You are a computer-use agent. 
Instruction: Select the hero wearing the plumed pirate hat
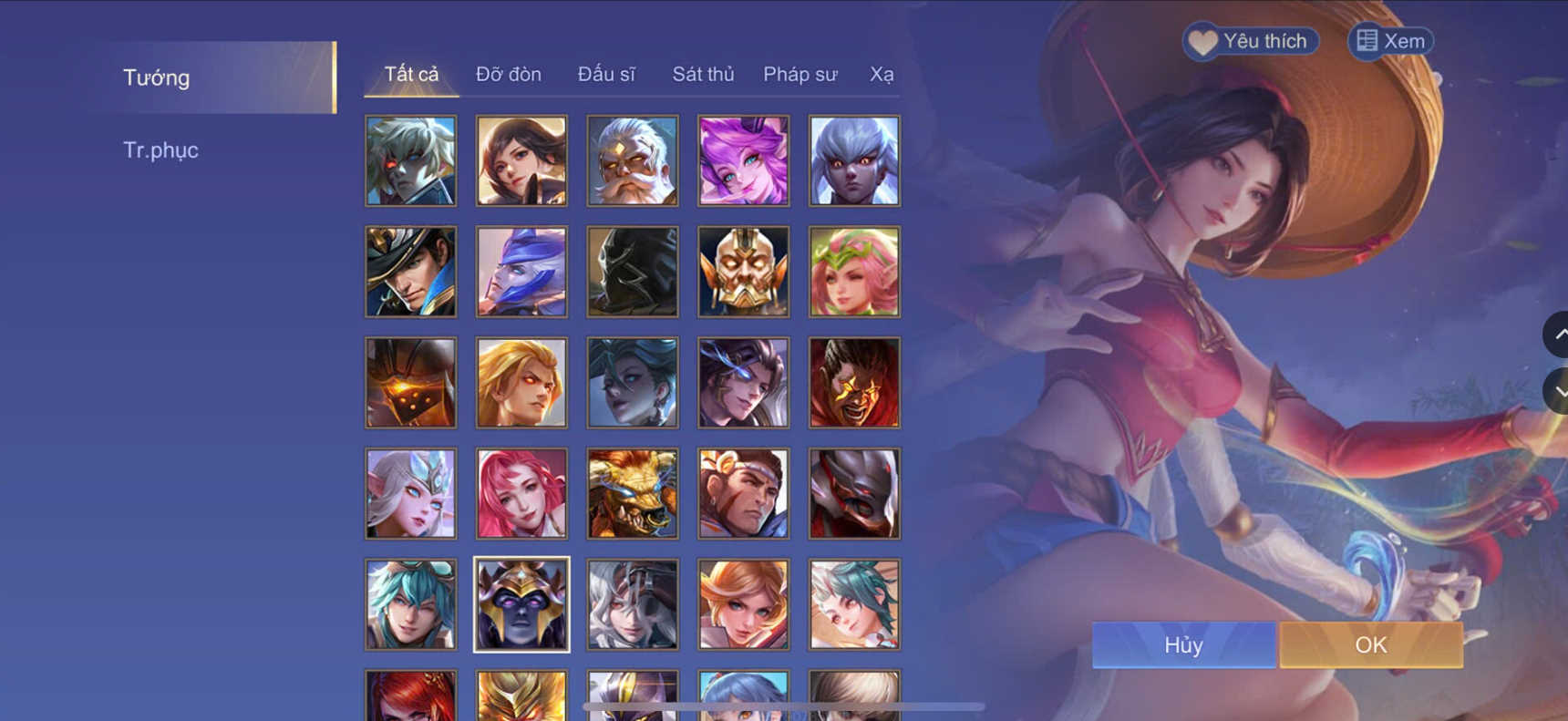[x=410, y=271]
